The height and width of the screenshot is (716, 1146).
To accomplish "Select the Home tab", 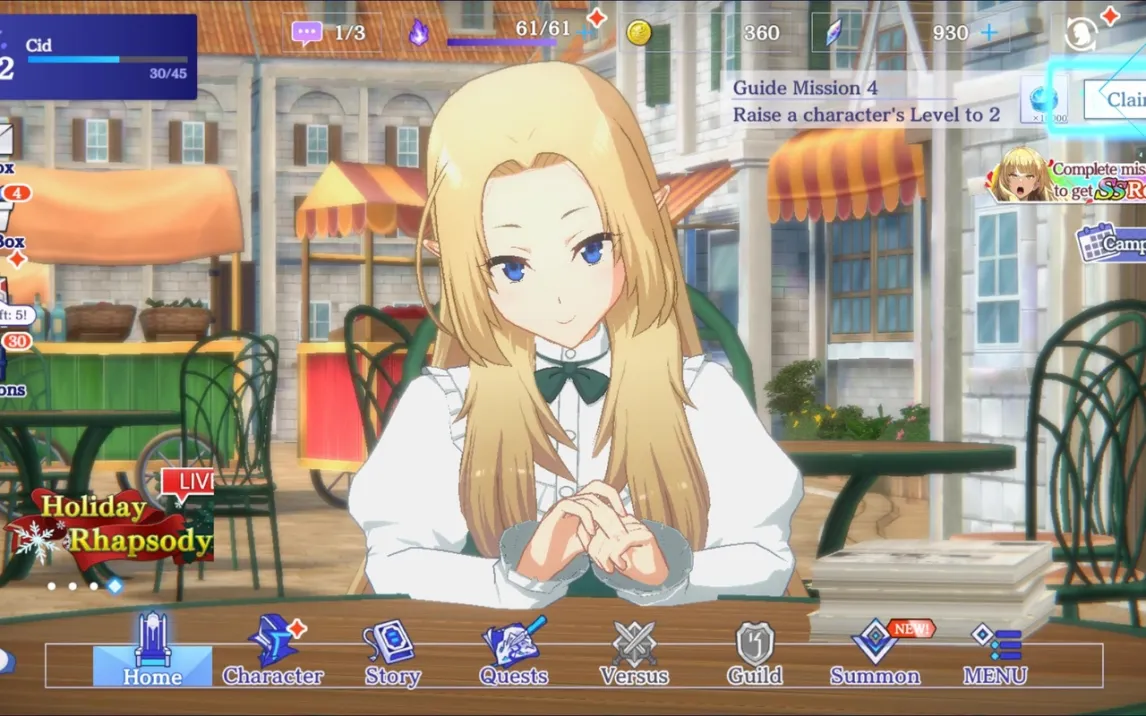I will [x=152, y=651].
